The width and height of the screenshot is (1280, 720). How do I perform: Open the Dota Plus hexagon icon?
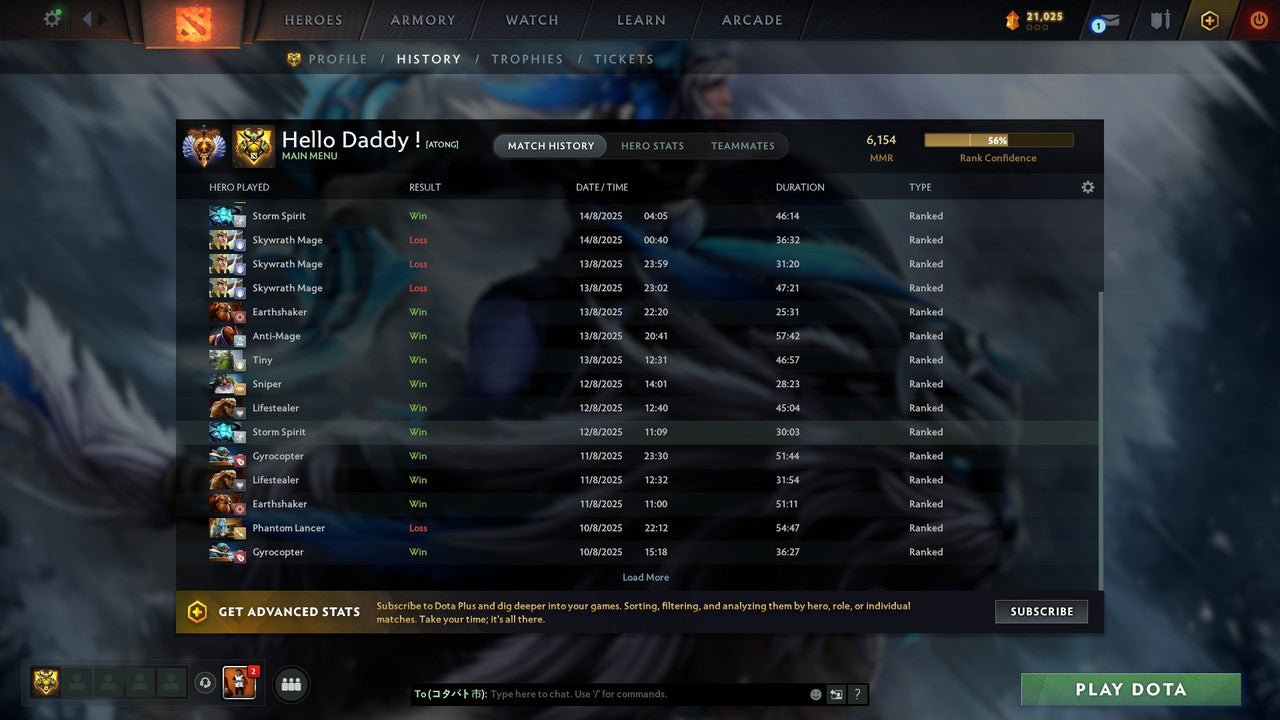[x=1209, y=19]
